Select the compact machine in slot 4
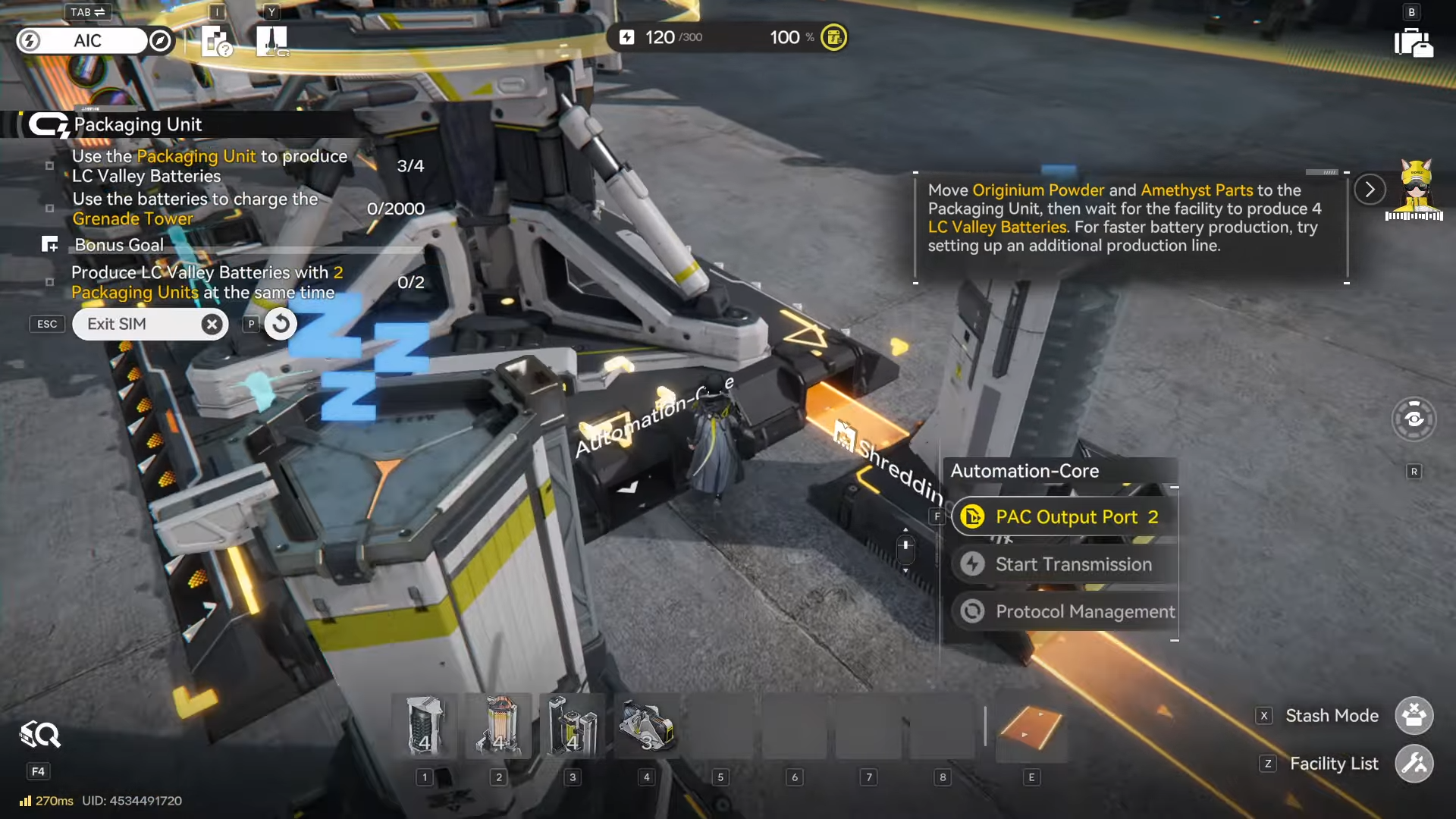This screenshot has height=819, width=1456. coord(646,726)
